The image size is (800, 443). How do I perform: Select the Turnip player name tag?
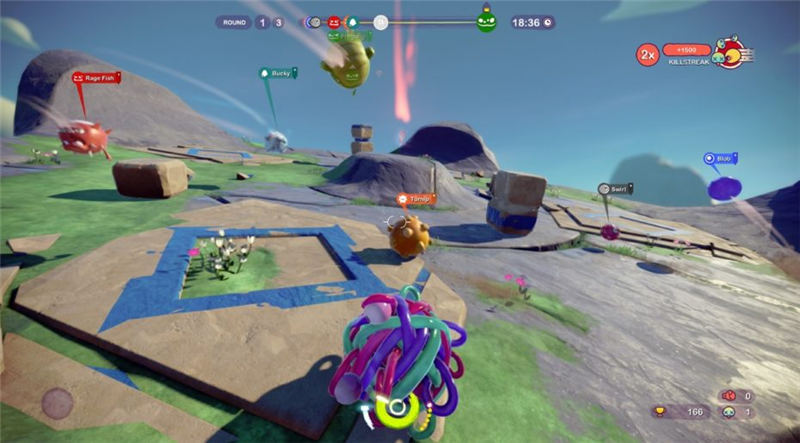point(416,199)
